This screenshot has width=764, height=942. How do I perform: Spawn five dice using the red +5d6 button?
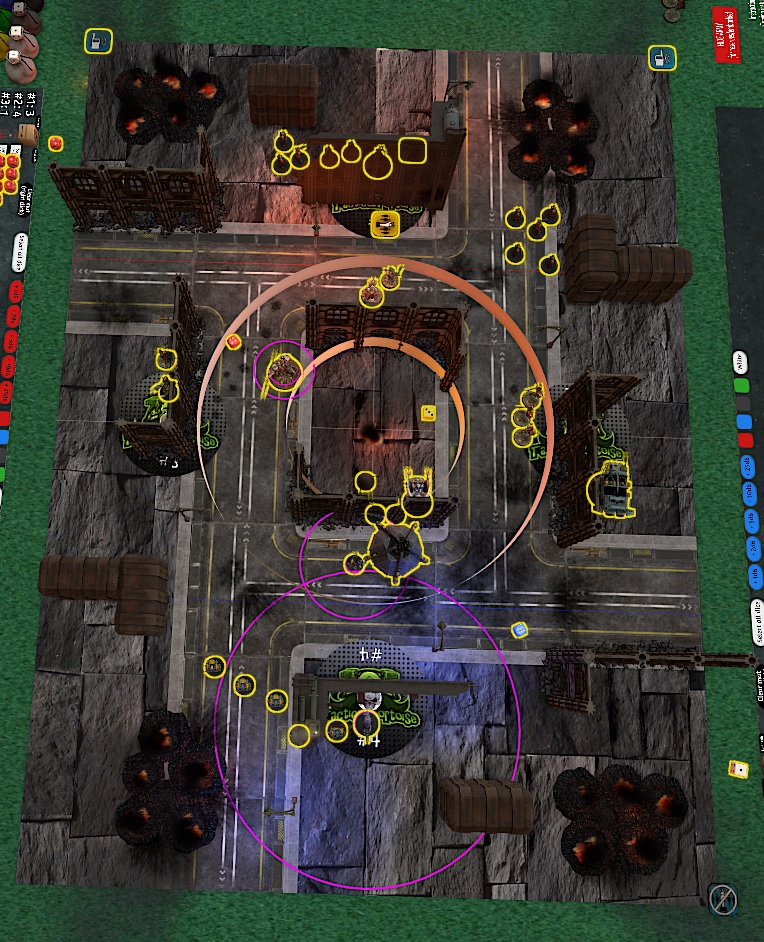tap(12, 342)
